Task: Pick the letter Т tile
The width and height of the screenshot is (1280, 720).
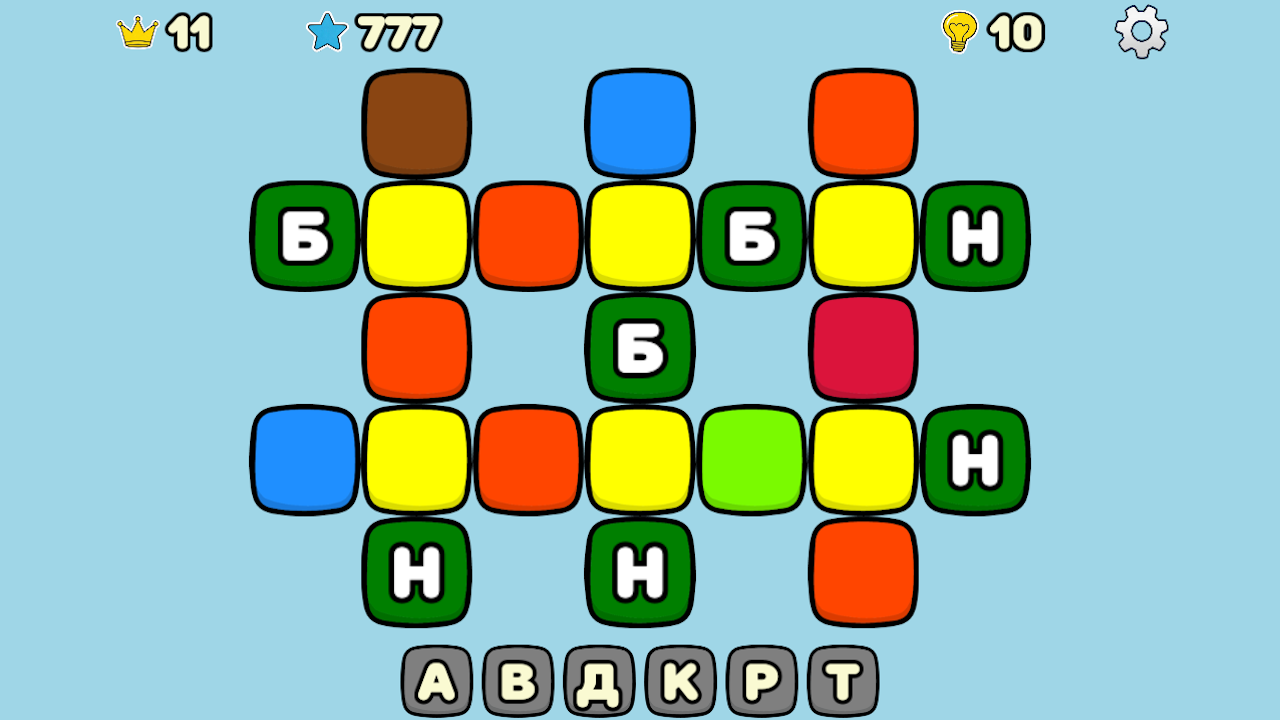Action: point(843,681)
